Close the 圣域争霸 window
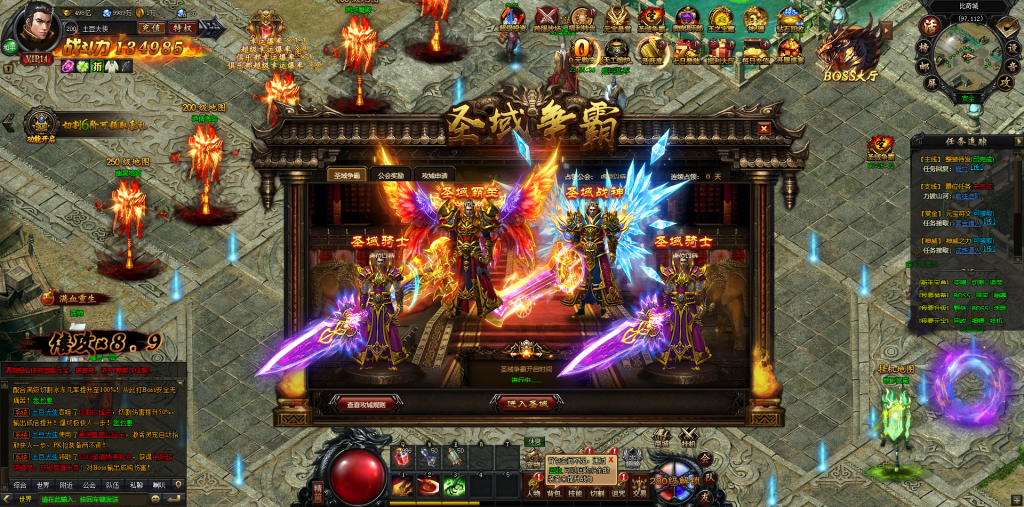This screenshot has height=507, width=1024. [x=764, y=129]
